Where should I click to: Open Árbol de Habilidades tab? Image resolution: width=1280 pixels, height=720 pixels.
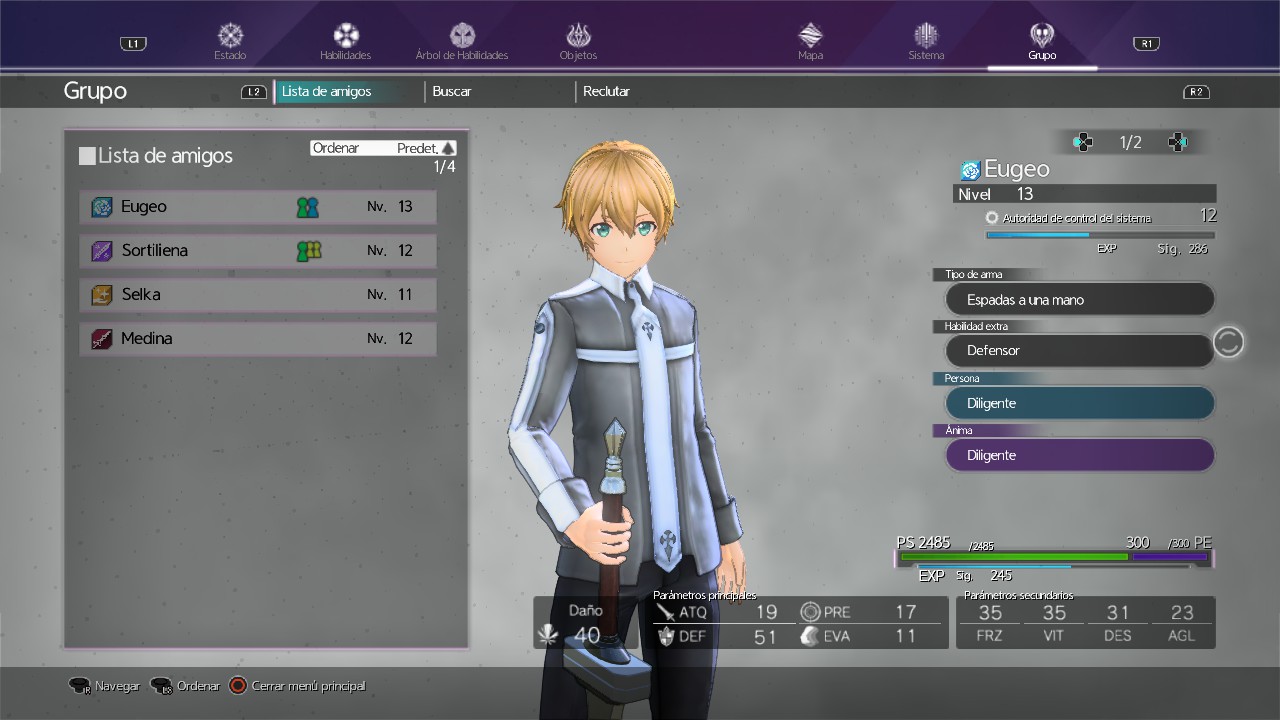(462, 41)
